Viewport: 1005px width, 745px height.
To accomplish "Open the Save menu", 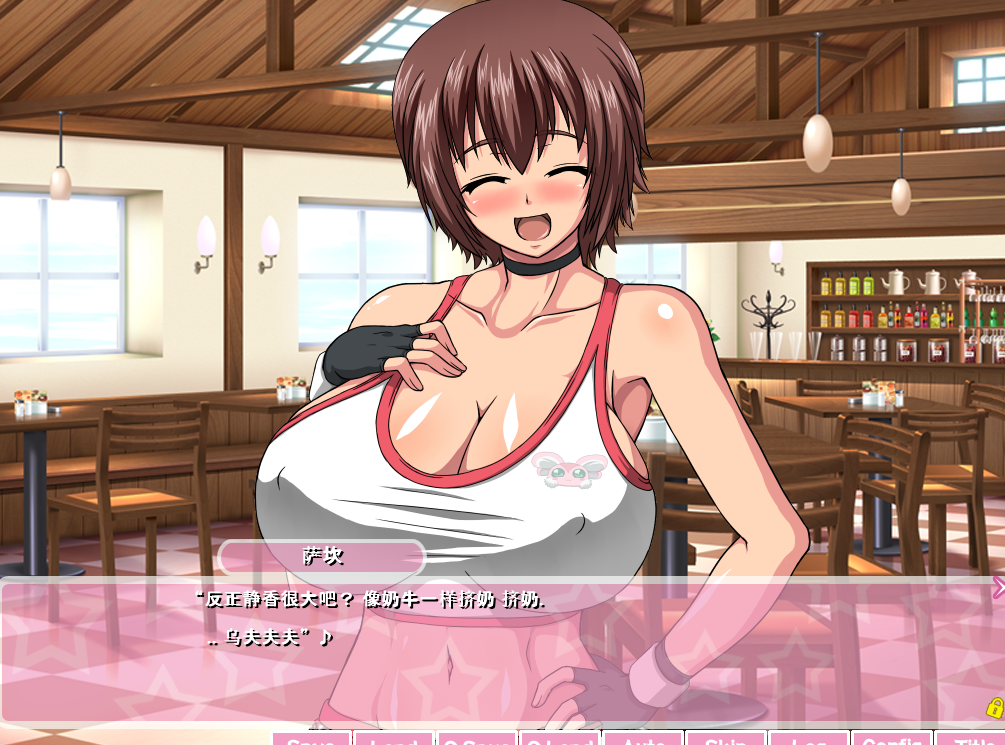I will tap(311, 739).
